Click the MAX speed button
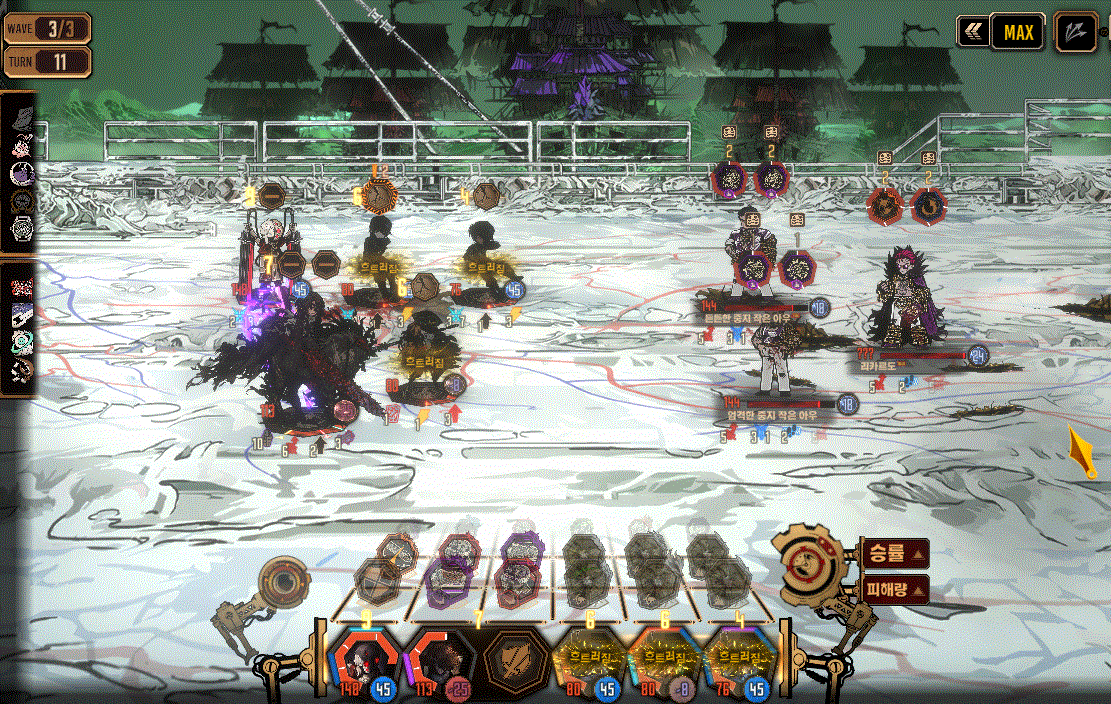 click(1018, 32)
